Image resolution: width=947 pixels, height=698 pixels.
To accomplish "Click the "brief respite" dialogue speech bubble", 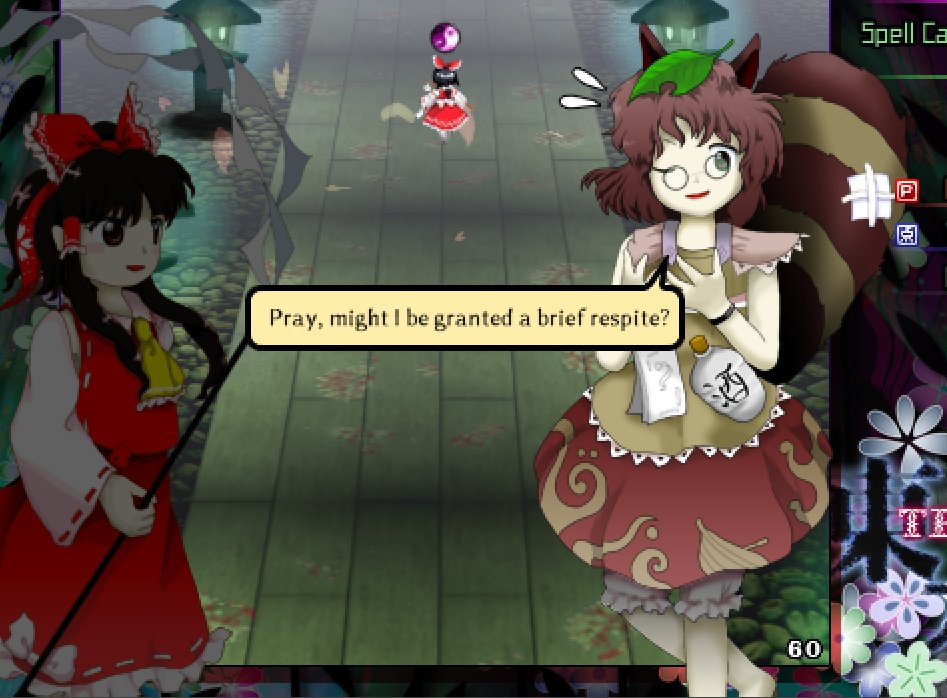I will point(468,320).
